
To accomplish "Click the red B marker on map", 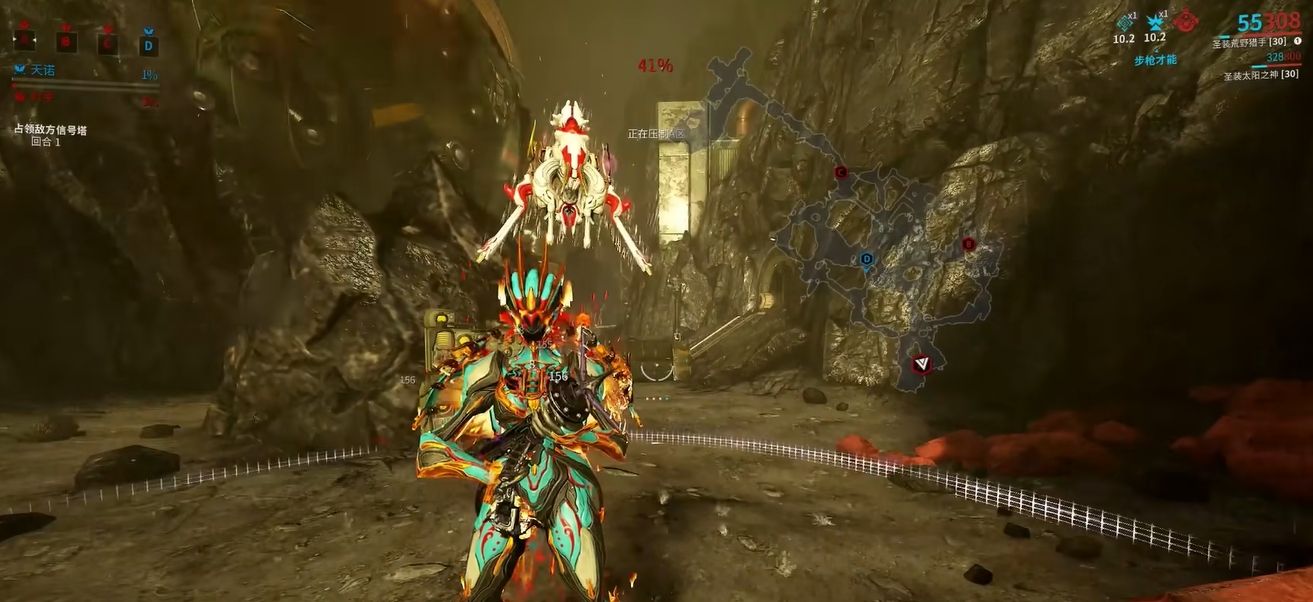I will pyautogui.click(x=967, y=244).
